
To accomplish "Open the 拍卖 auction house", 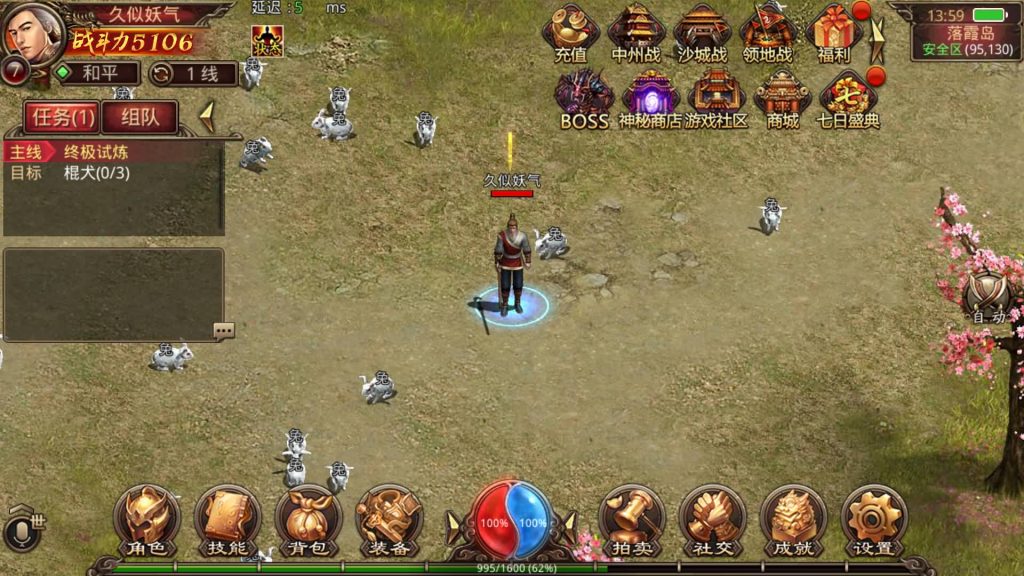I will click(632, 520).
